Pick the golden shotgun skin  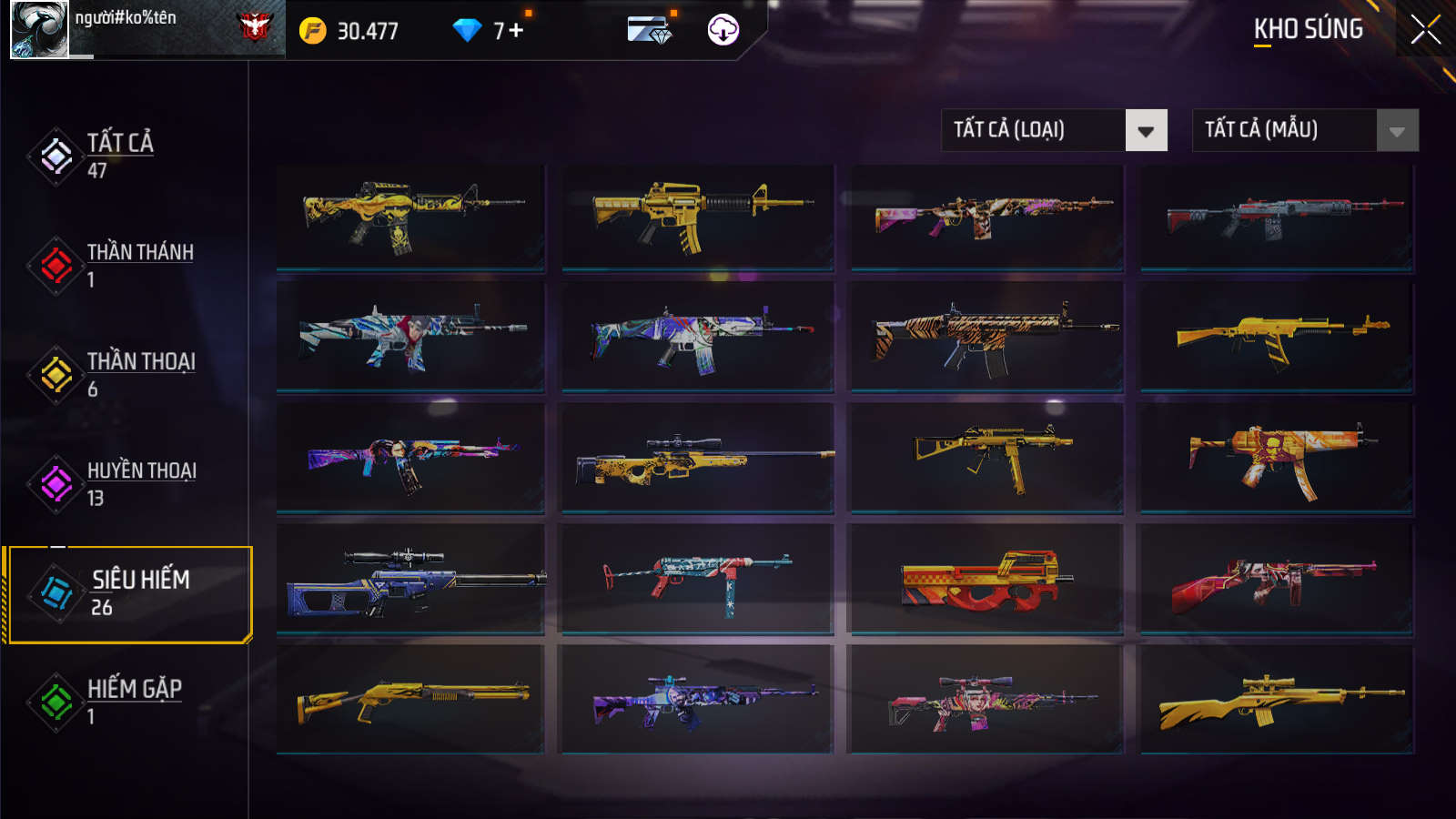[x=411, y=700]
